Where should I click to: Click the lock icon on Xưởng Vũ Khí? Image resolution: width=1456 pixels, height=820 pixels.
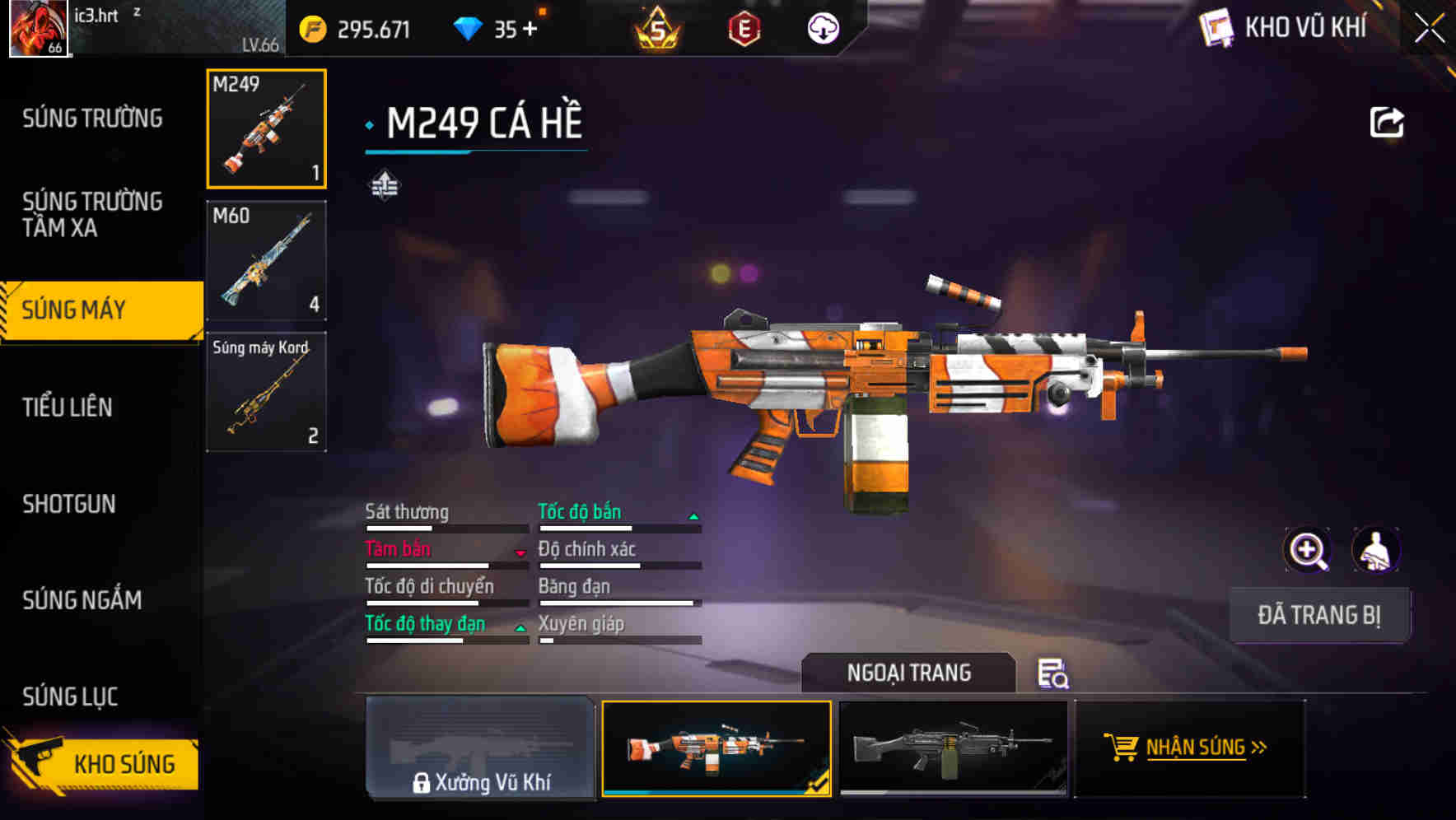[422, 783]
